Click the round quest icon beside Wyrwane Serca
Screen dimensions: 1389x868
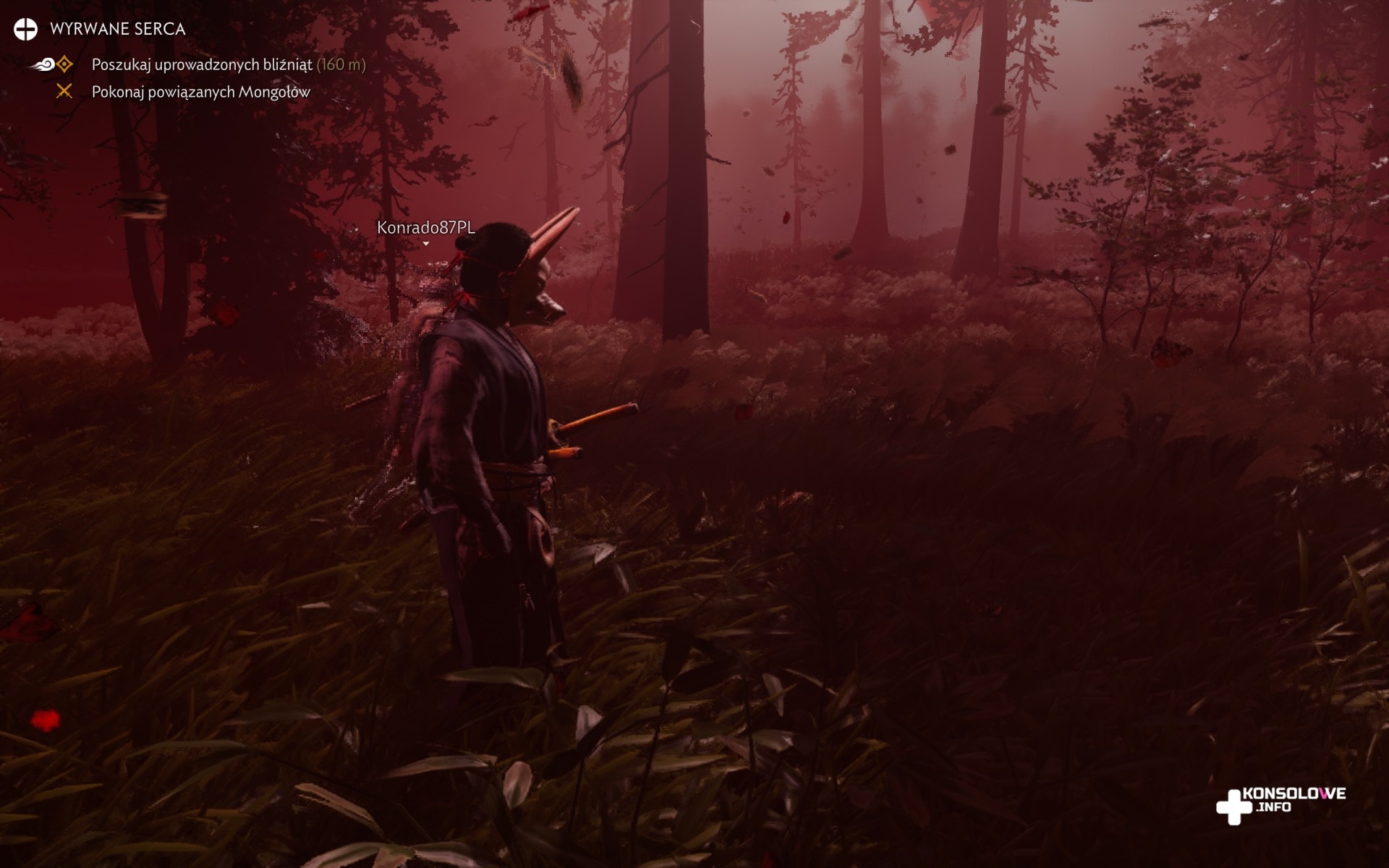point(25,29)
